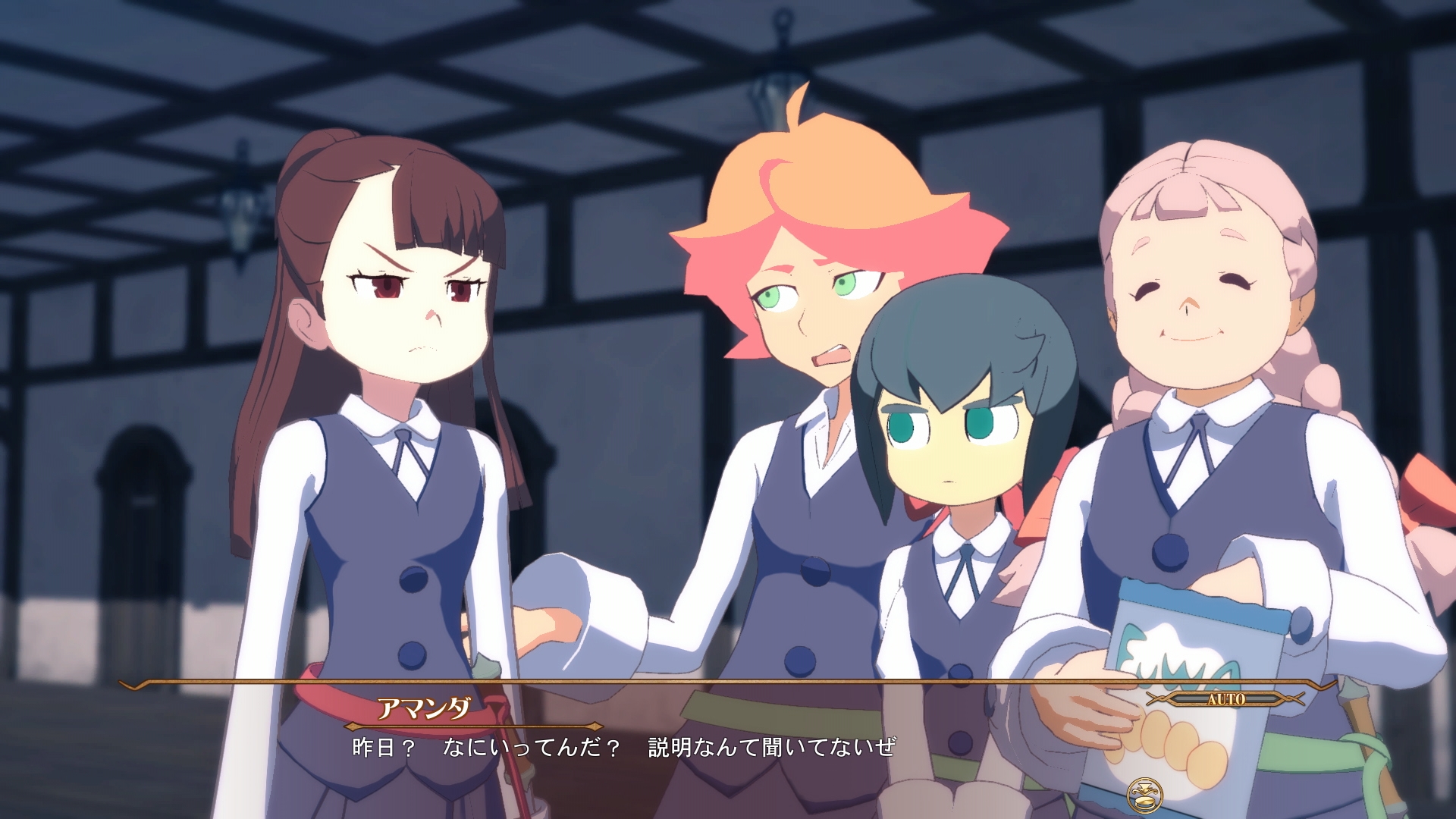Click the gold dialogue advance icon
1456x819 pixels.
click(x=1144, y=795)
